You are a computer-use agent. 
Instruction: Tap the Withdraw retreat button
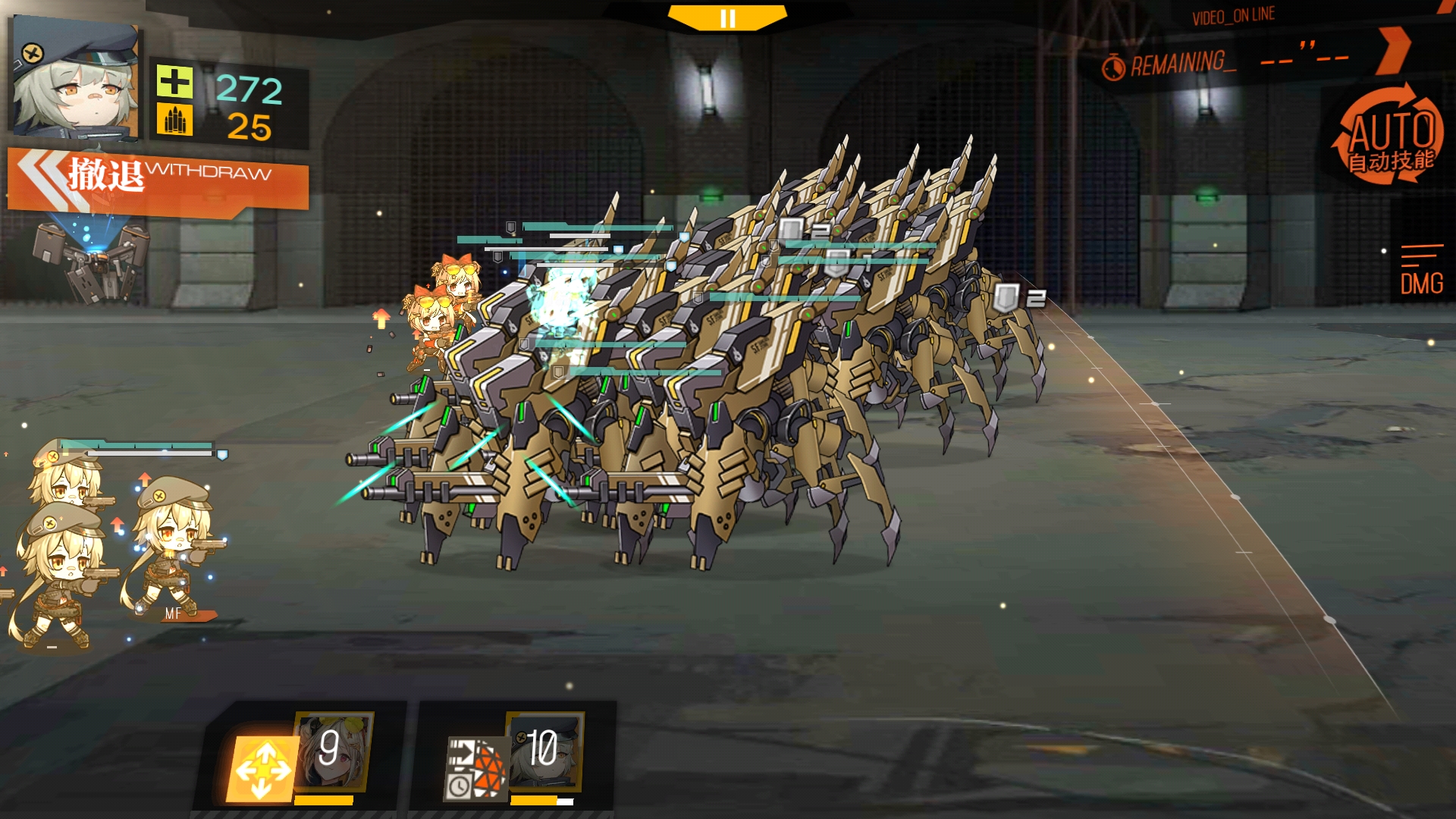pos(159,179)
